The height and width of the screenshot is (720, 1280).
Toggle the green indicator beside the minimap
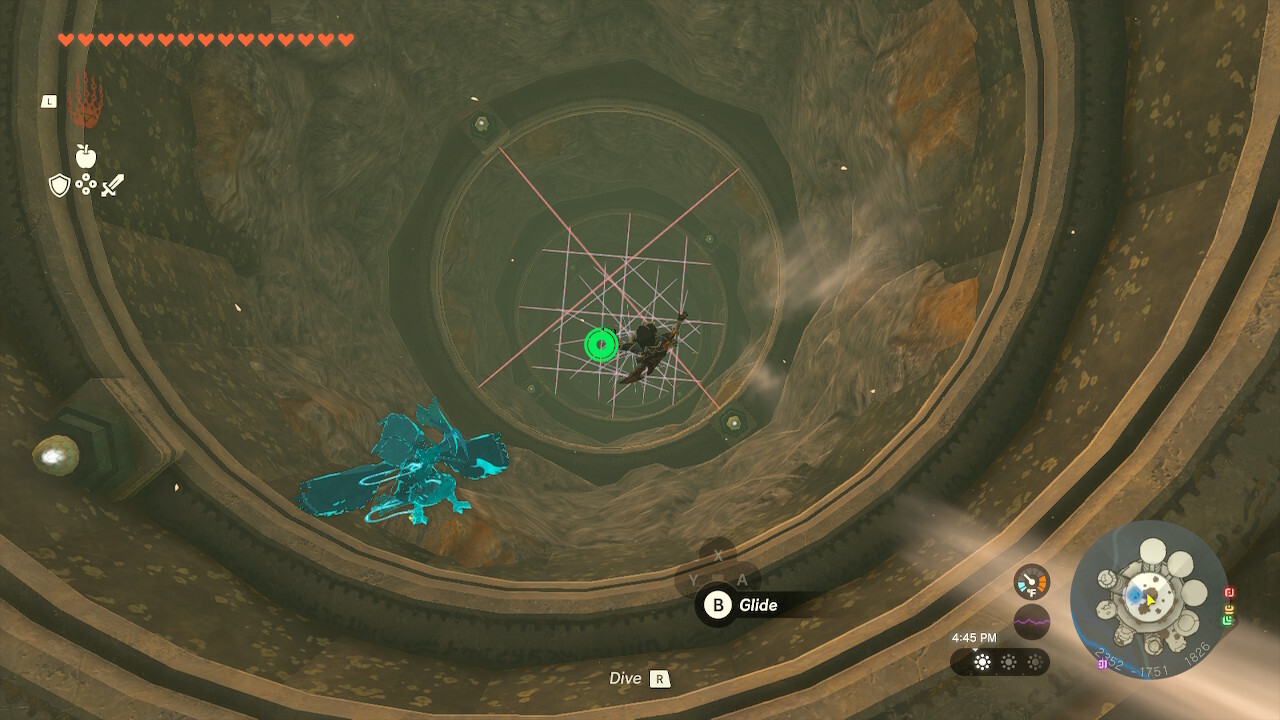coord(1226,620)
